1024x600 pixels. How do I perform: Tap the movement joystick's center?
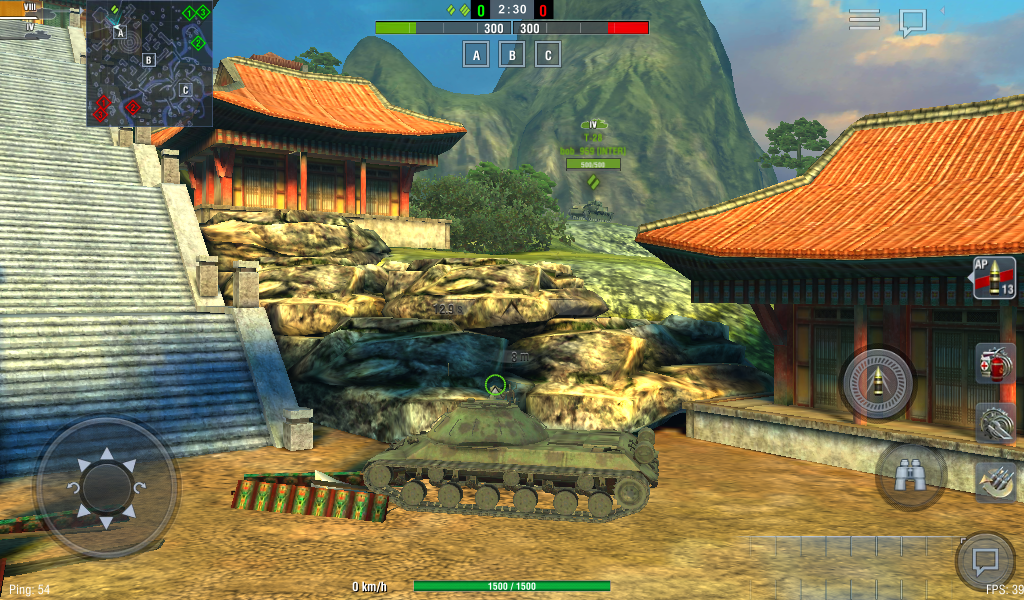point(106,487)
